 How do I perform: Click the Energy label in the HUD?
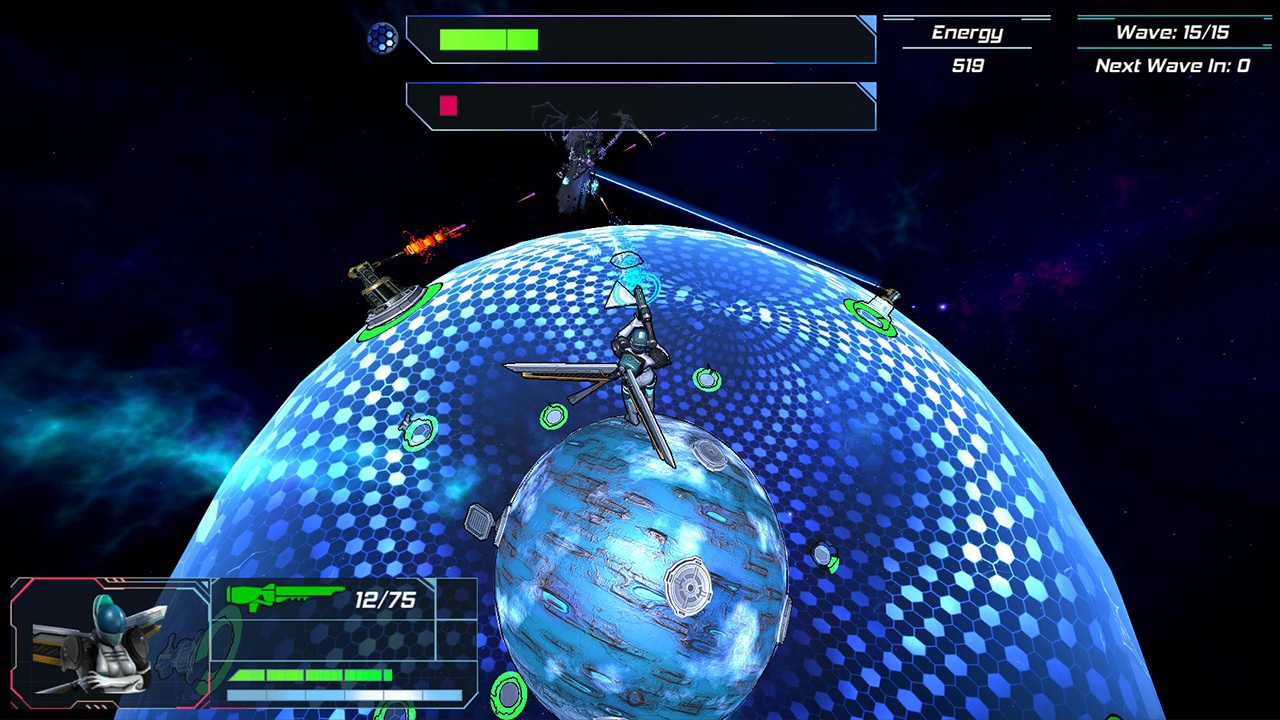(966, 32)
